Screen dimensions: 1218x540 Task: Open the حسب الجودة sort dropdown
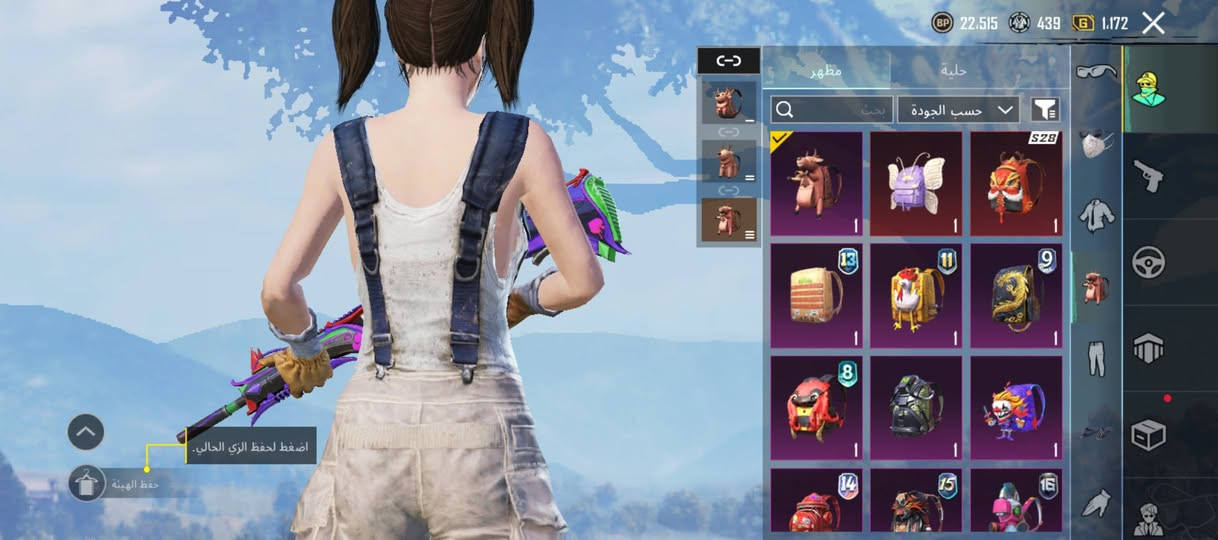958,109
